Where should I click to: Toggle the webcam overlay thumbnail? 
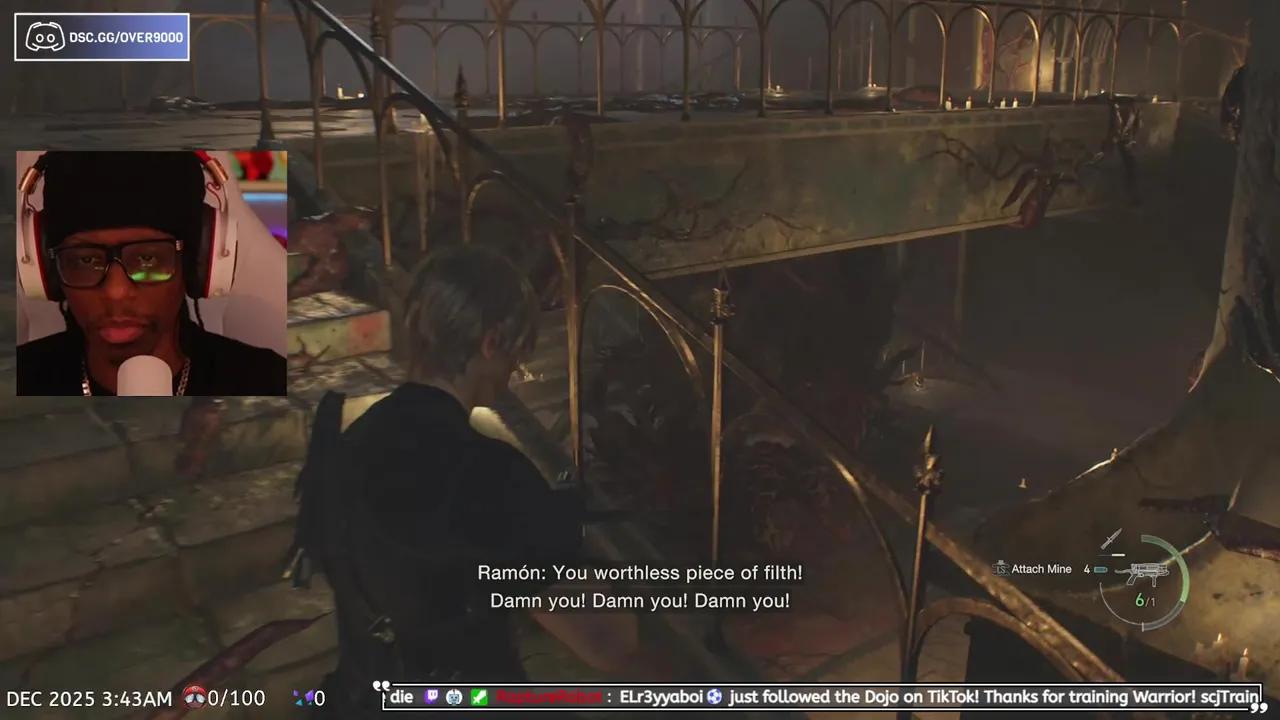click(x=151, y=273)
